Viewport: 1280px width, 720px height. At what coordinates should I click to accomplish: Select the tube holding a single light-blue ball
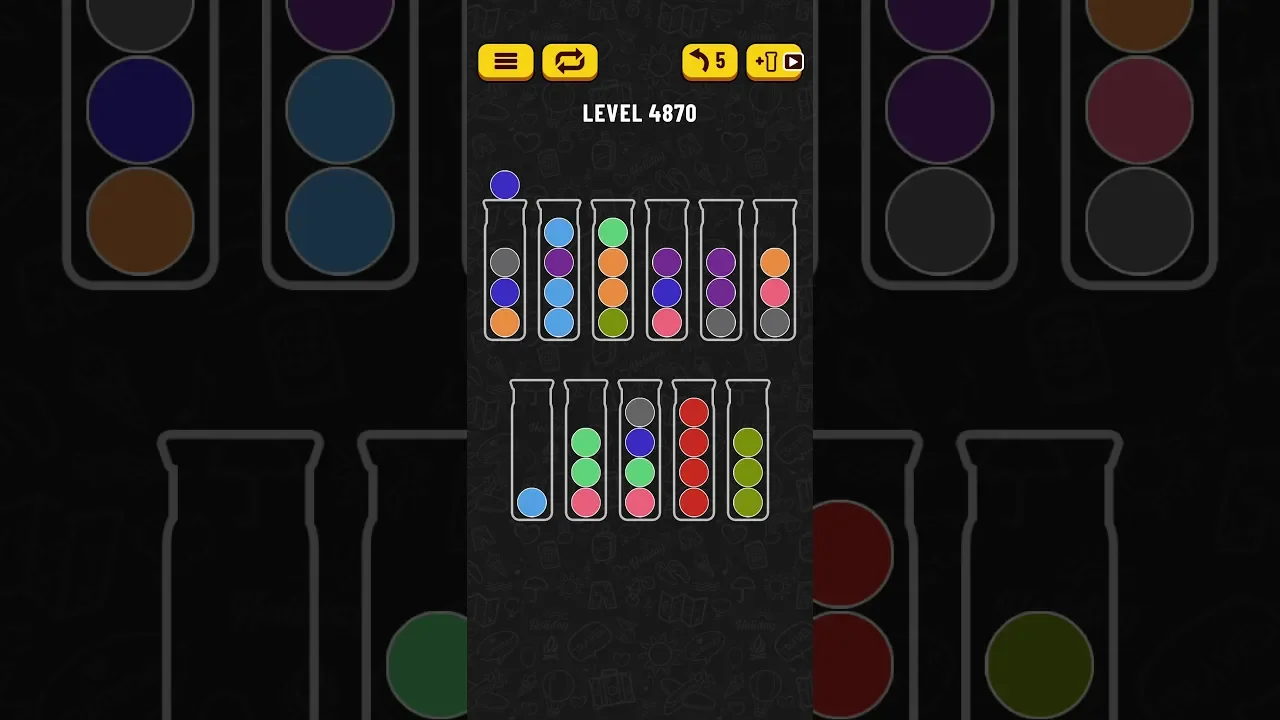click(532, 452)
